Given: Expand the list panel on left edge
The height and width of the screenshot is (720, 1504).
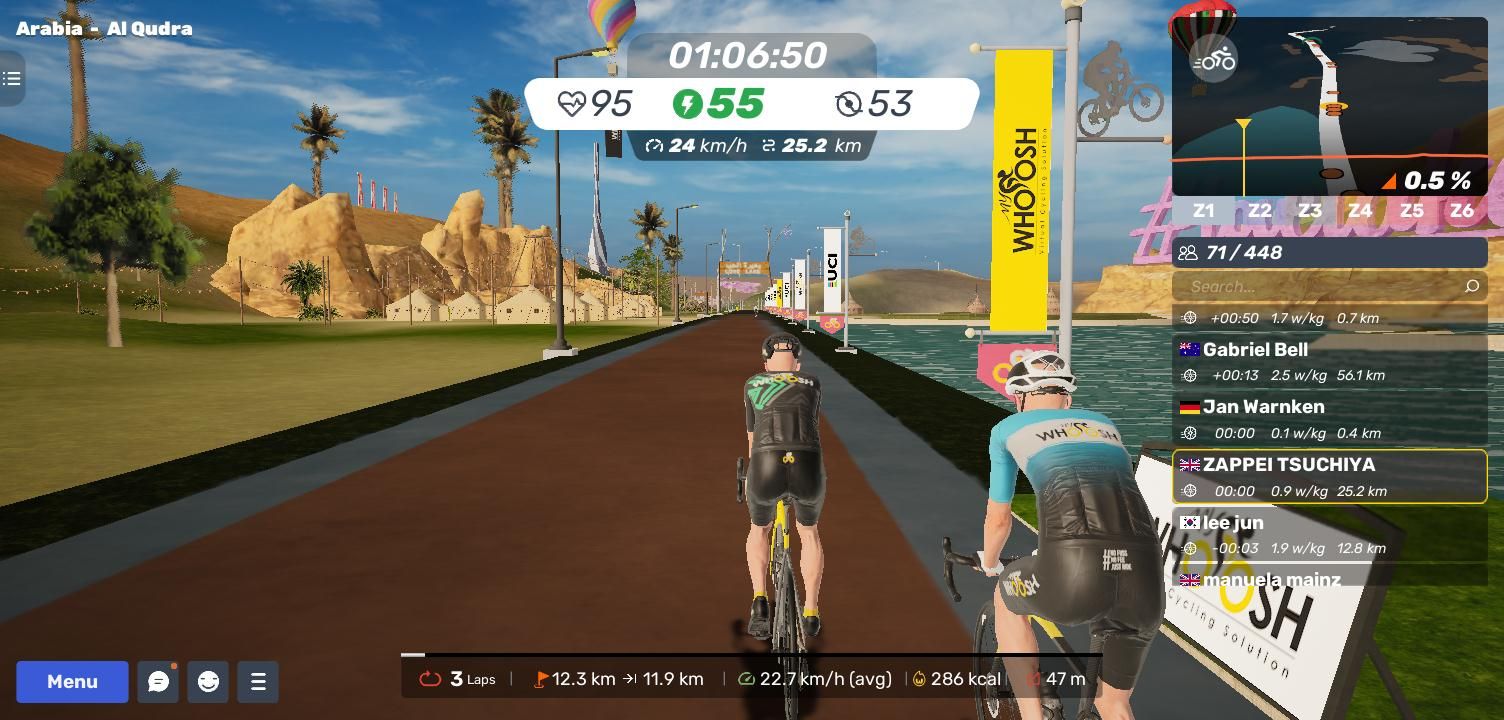Looking at the screenshot, I should (x=12, y=78).
